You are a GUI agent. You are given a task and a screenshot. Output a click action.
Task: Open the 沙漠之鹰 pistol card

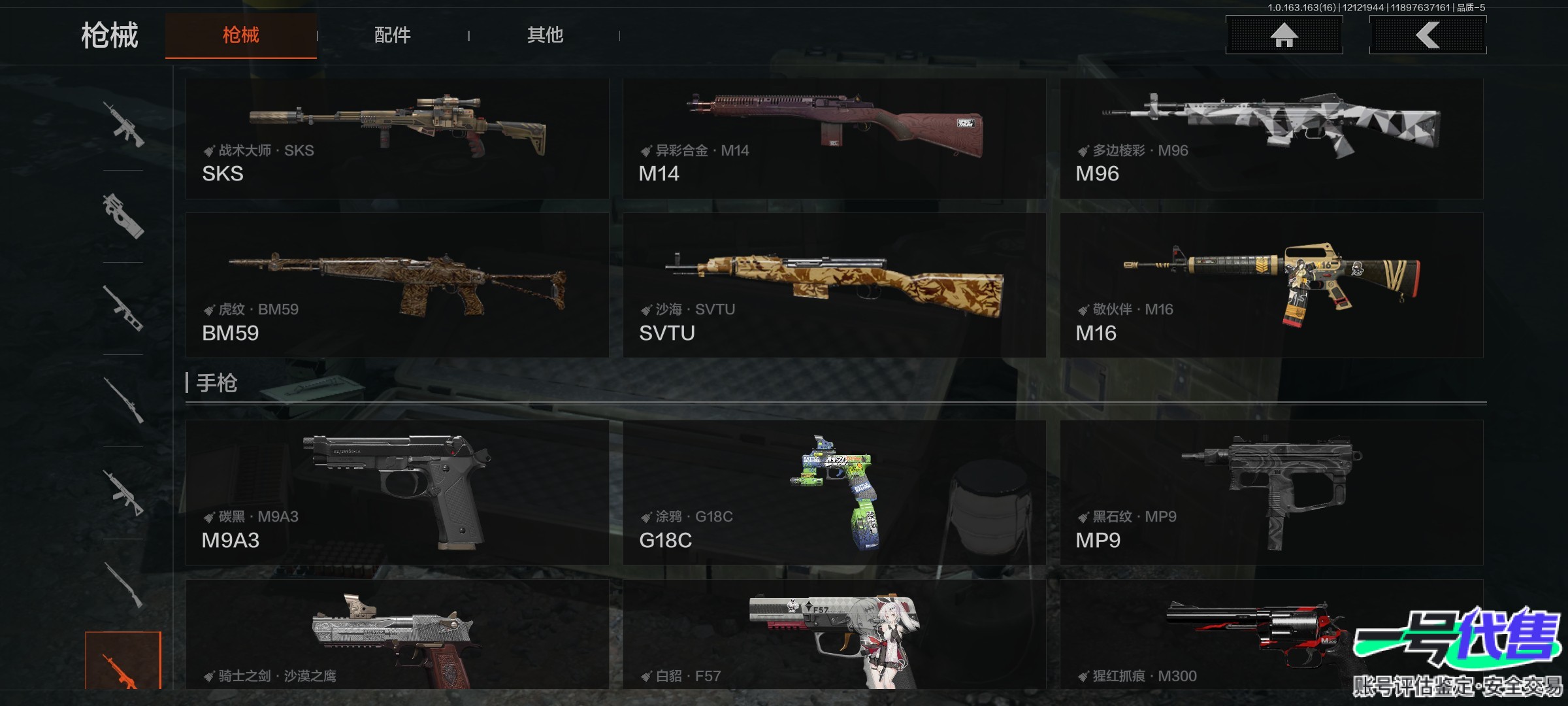pyautogui.click(x=397, y=634)
